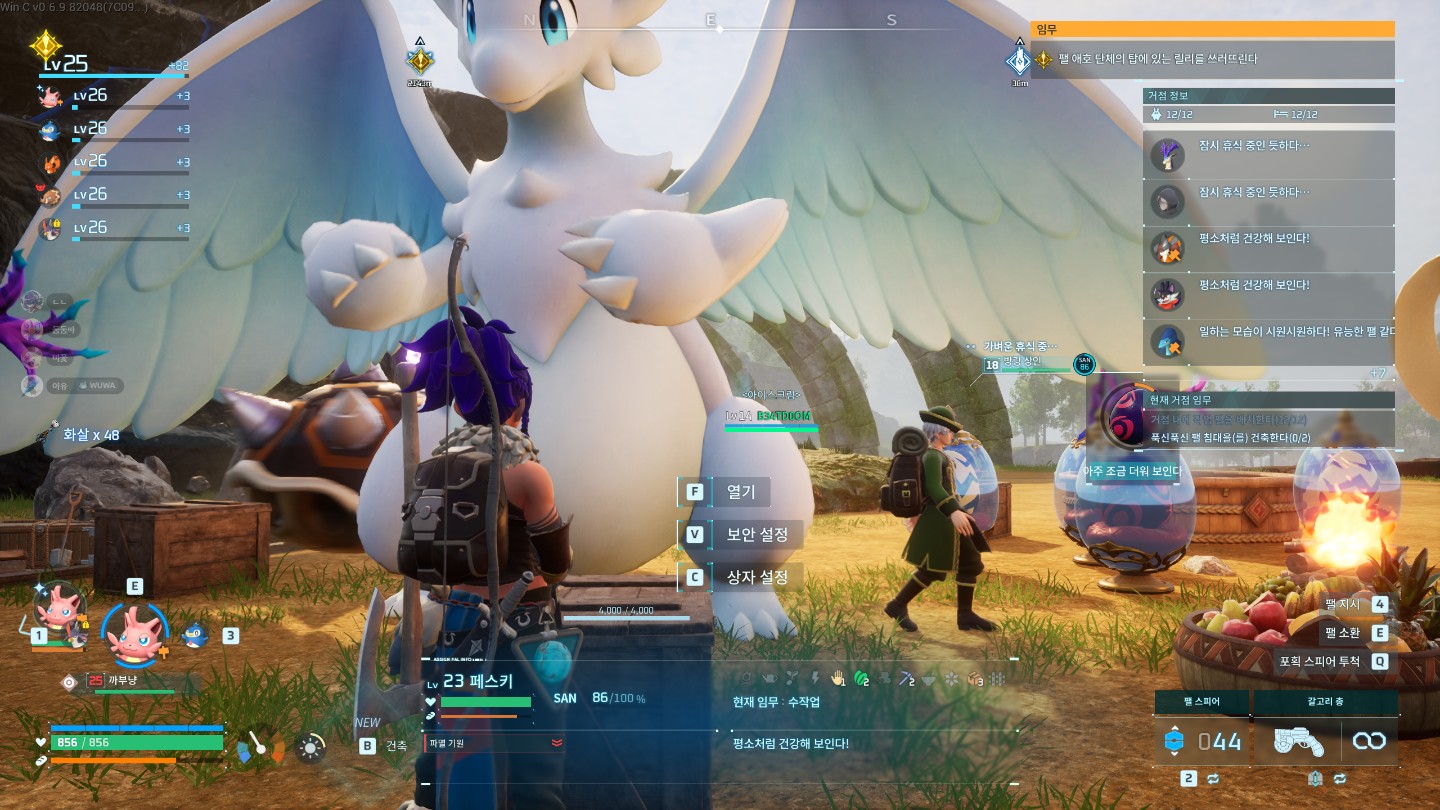Open the 거점 정보 base info header

point(1268,96)
